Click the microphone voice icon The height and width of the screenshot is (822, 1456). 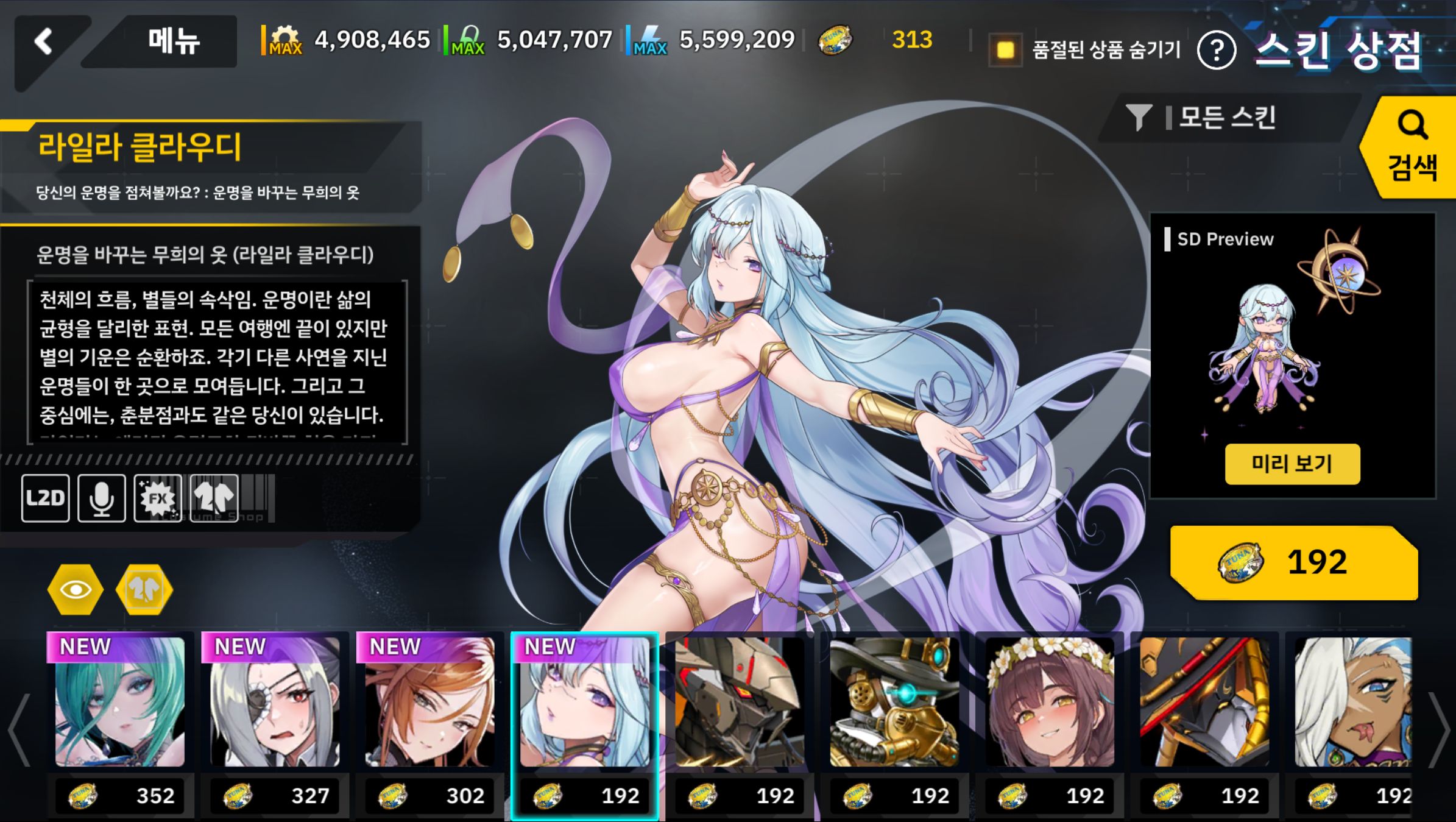point(102,498)
